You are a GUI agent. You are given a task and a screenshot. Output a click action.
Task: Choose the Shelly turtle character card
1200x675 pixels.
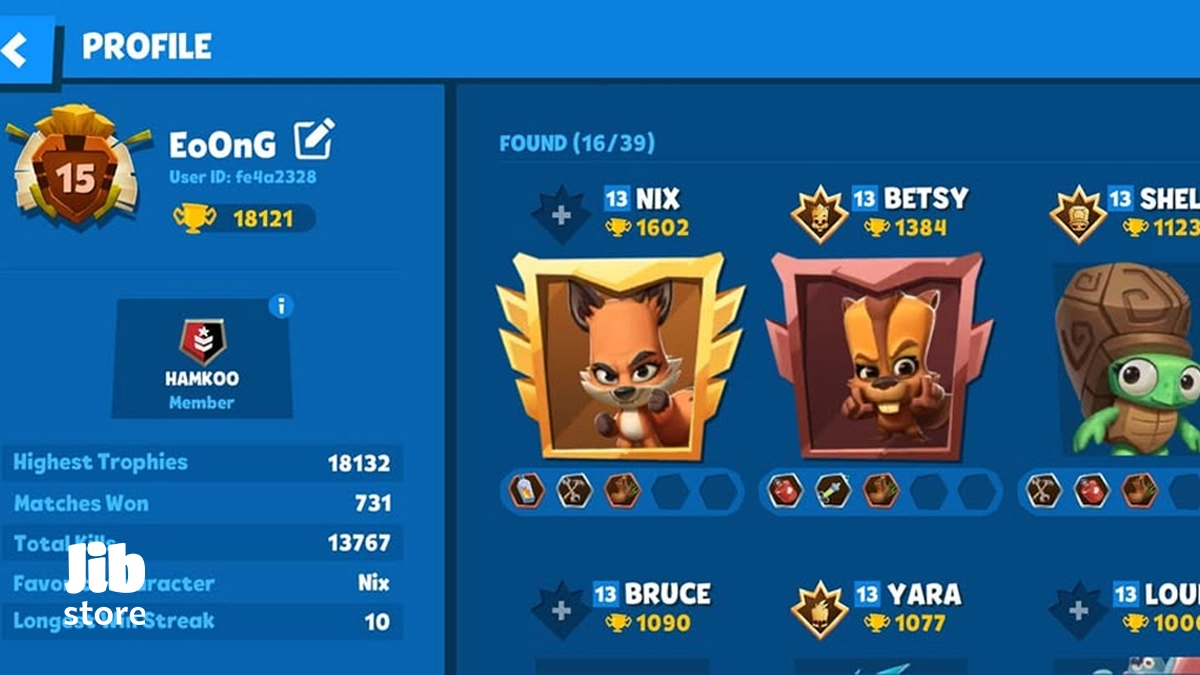(x=1130, y=360)
